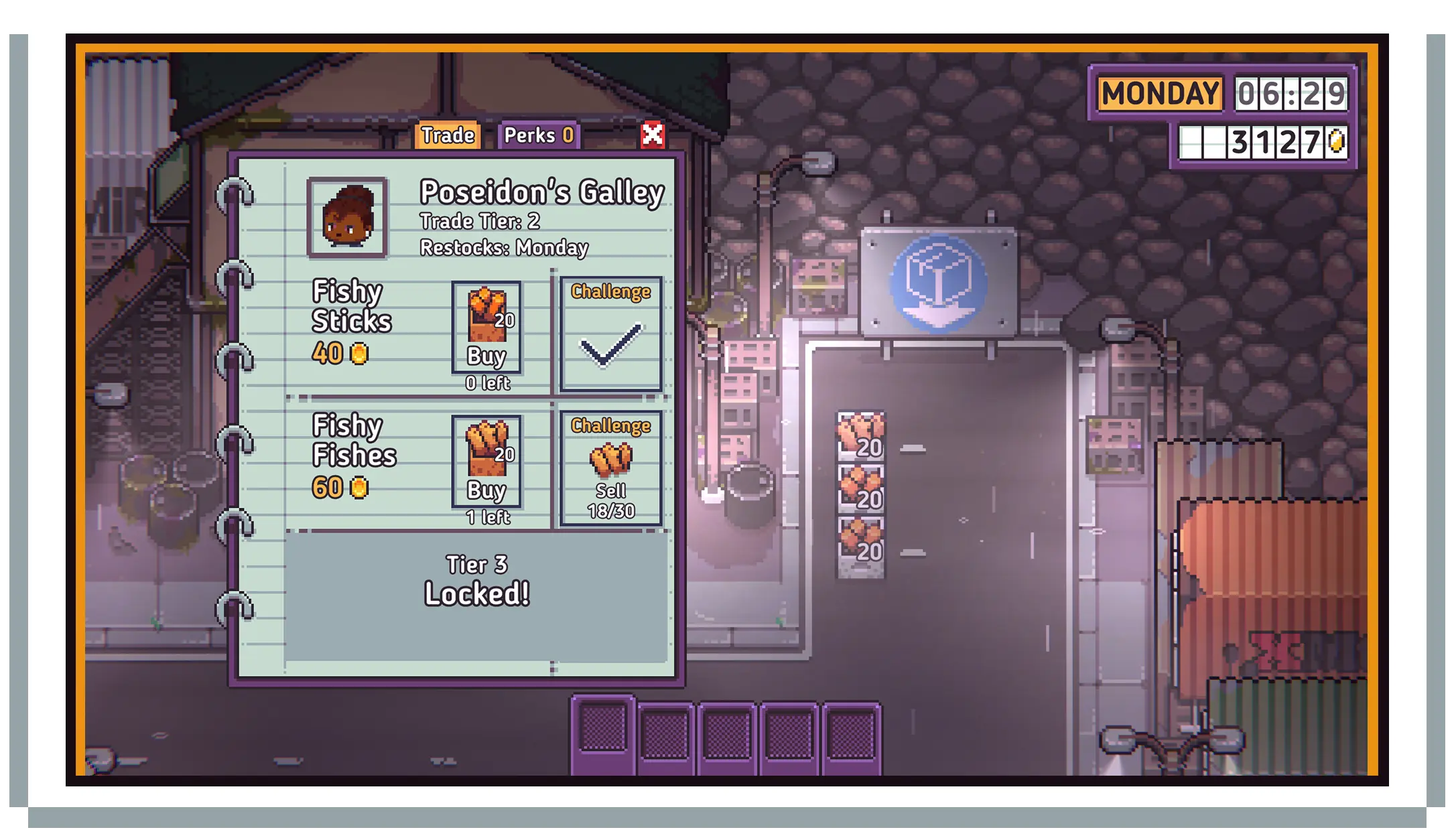
Task: Check the Fishy Fishes sell challenge
Action: pyautogui.click(x=610, y=468)
